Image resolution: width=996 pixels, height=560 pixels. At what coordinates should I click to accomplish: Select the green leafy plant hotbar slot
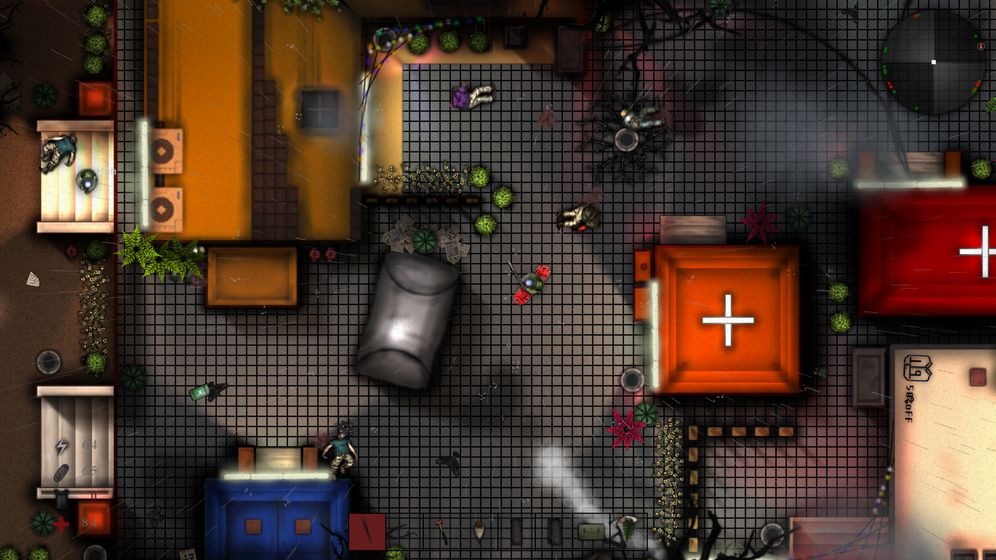(629, 529)
